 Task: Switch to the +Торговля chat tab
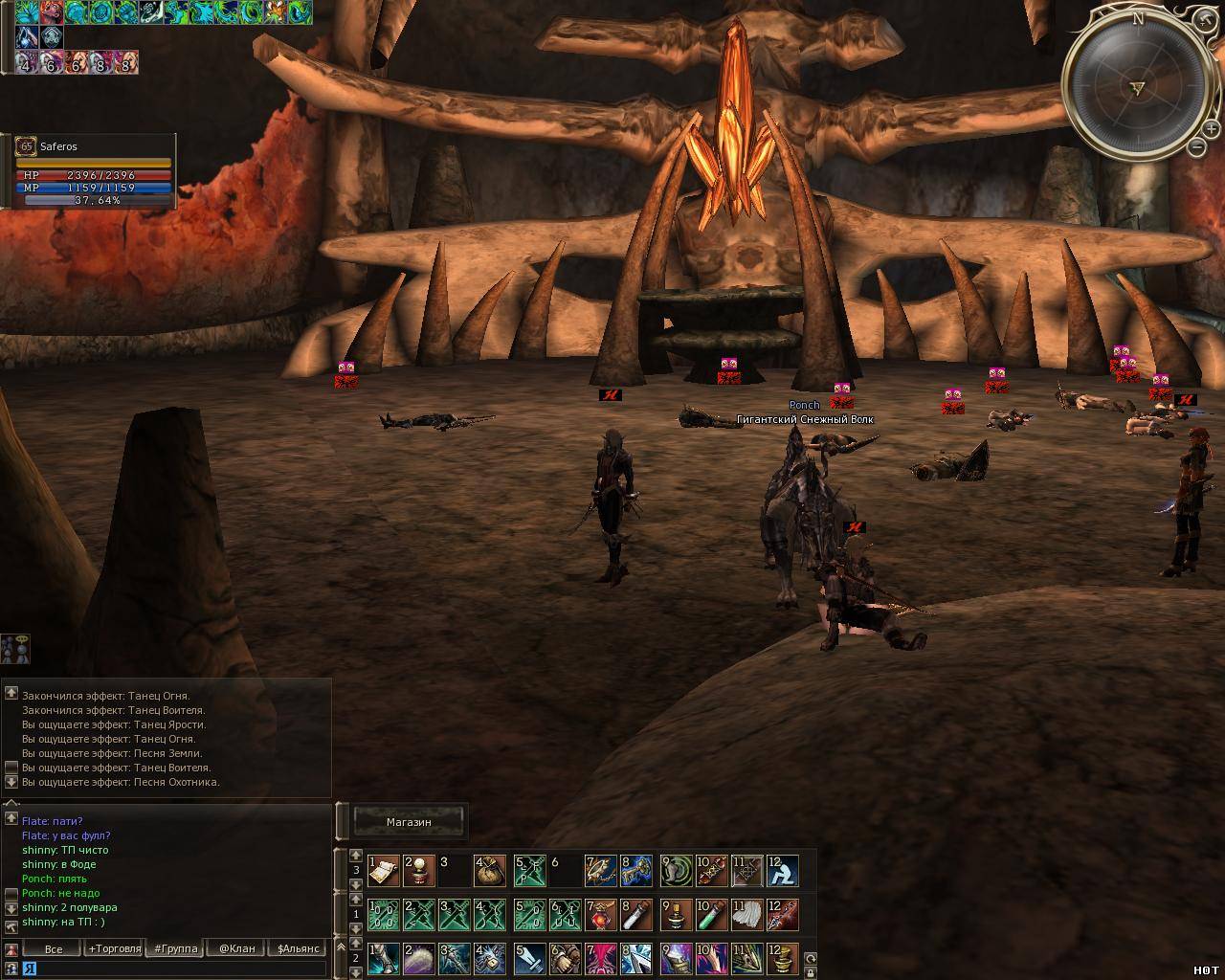[114, 948]
